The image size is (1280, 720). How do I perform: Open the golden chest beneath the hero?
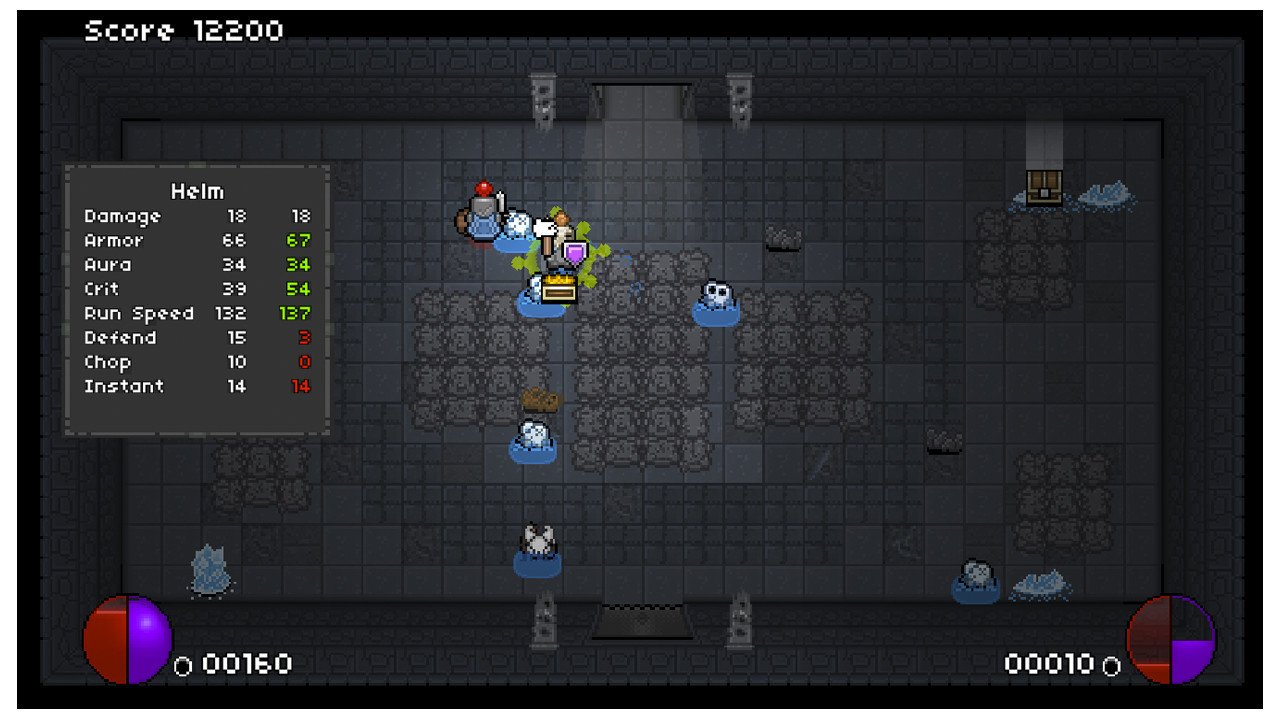tap(557, 290)
